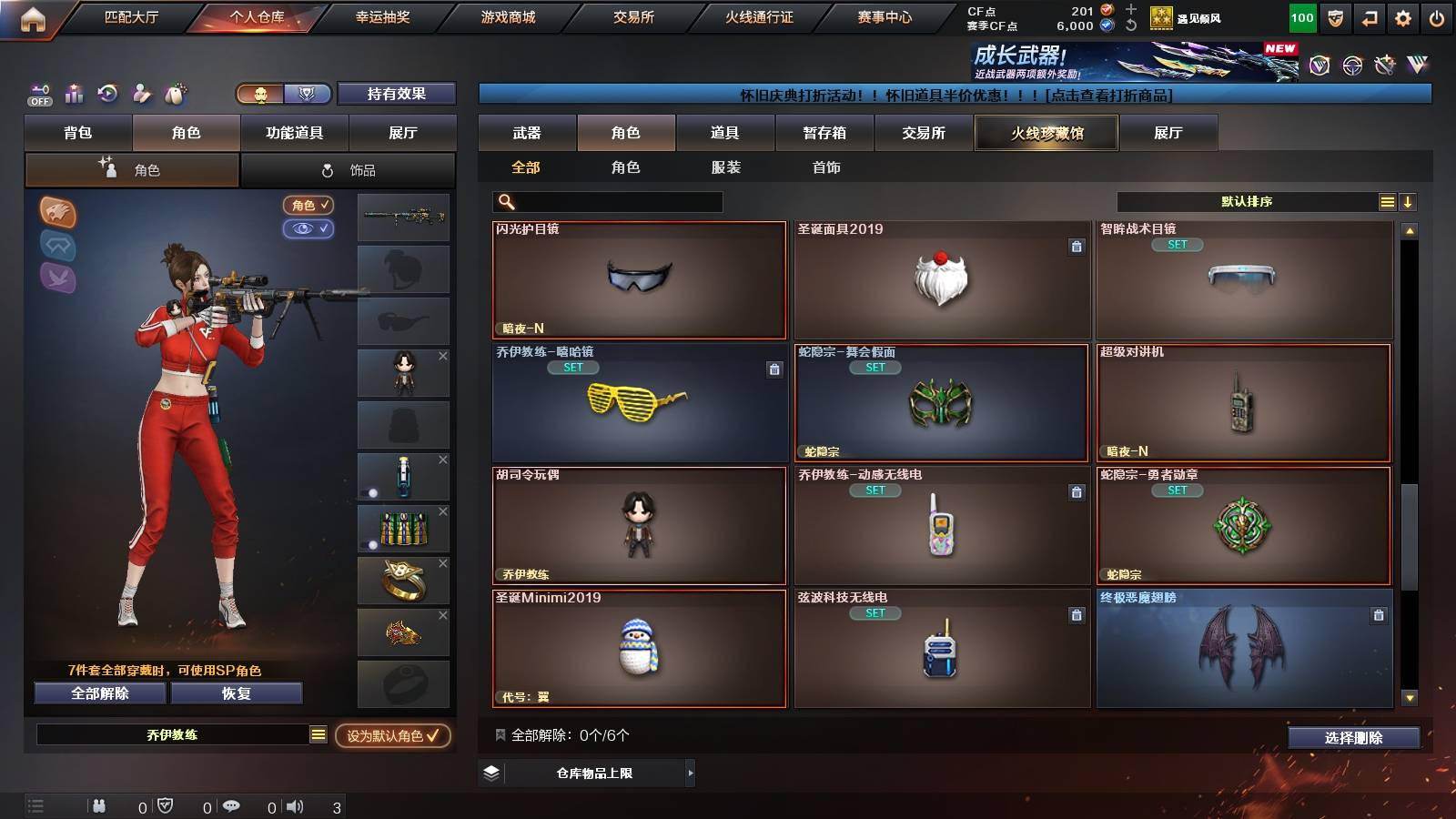
Task: Click the list view icon next to 默认排序
Action: [x=1386, y=201]
